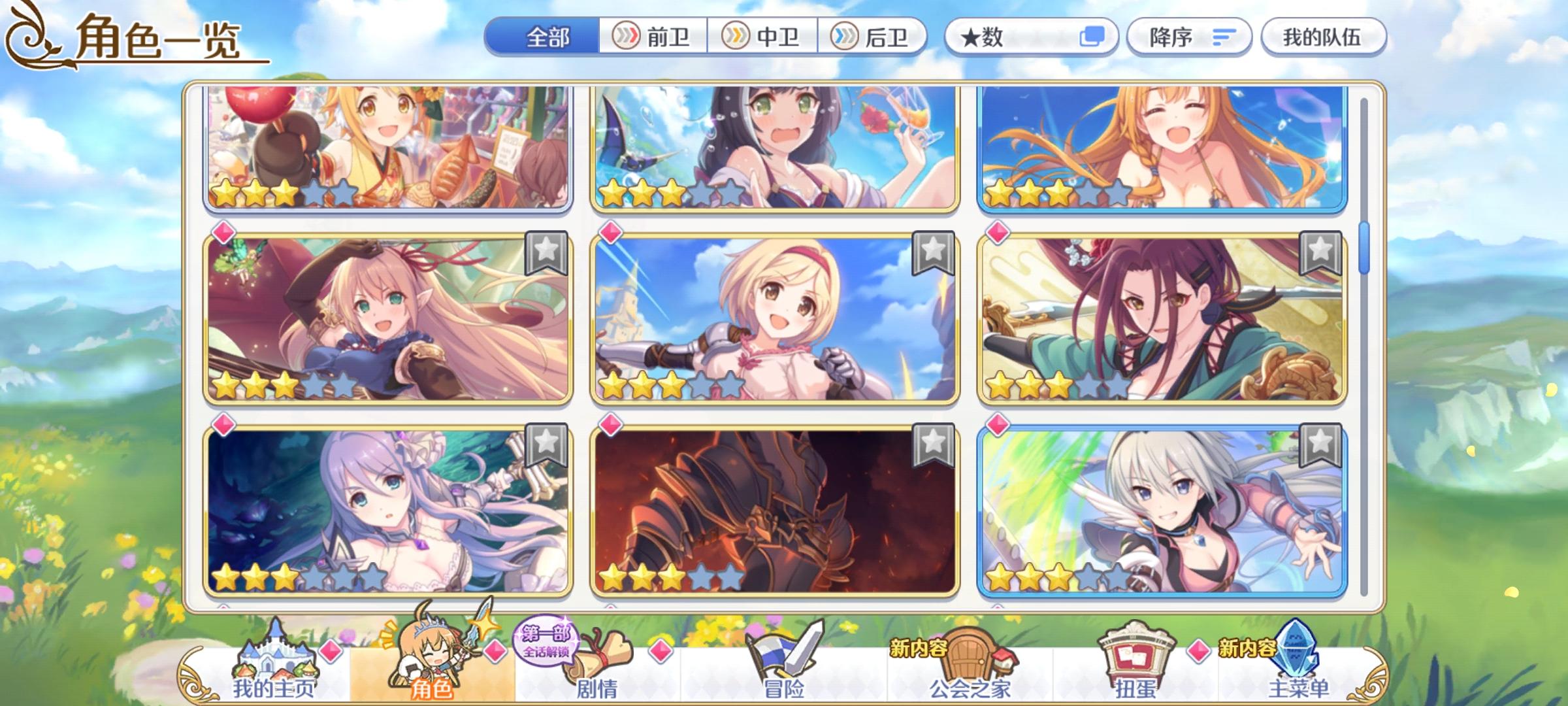The width and height of the screenshot is (1568, 706).
Task: Select the 全部 filter tab
Action: pyautogui.click(x=546, y=37)
